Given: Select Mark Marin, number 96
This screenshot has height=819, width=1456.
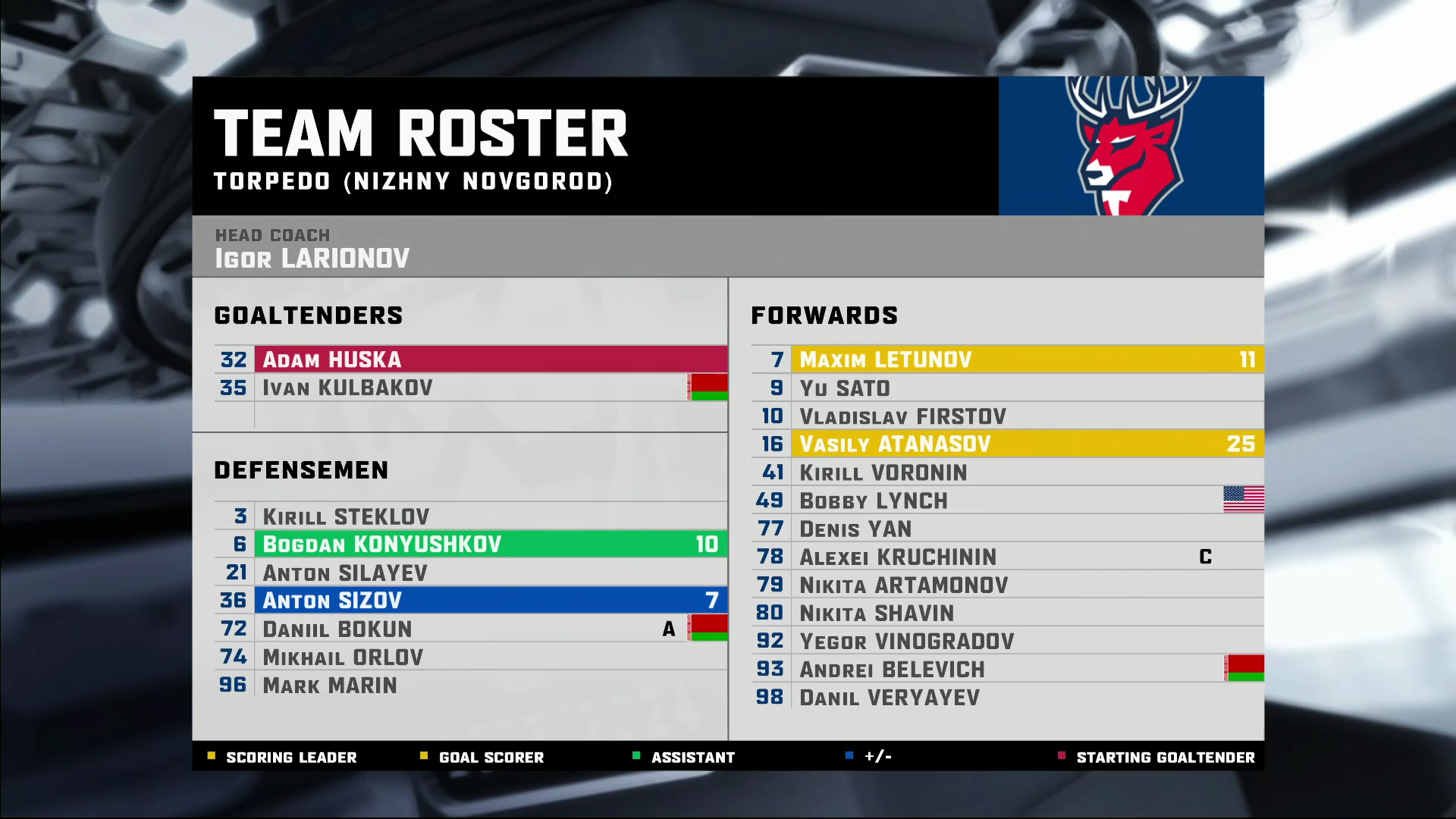Looking at the screenshot, I should 470,685.
